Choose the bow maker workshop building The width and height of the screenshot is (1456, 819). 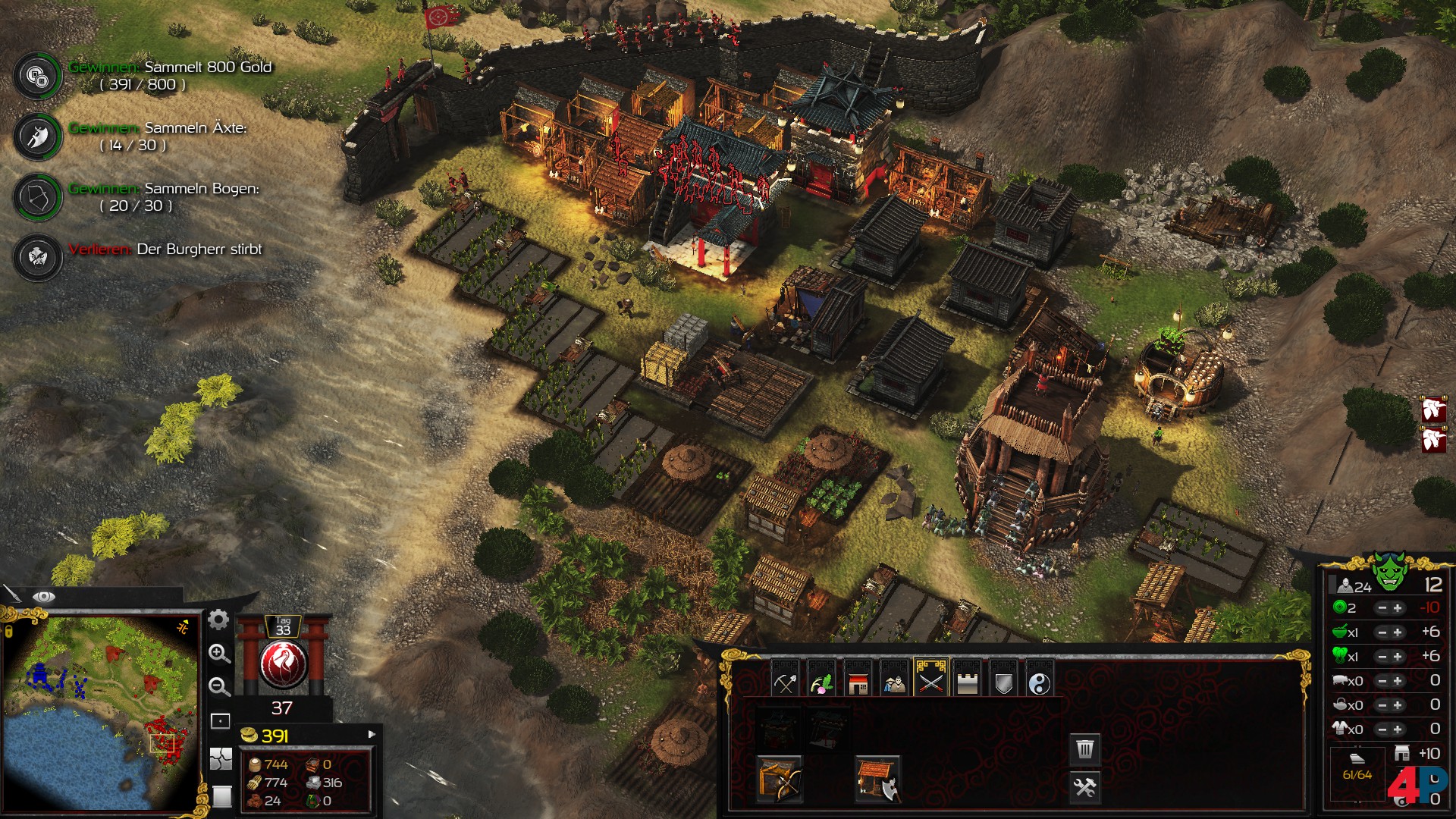point(780,779)
